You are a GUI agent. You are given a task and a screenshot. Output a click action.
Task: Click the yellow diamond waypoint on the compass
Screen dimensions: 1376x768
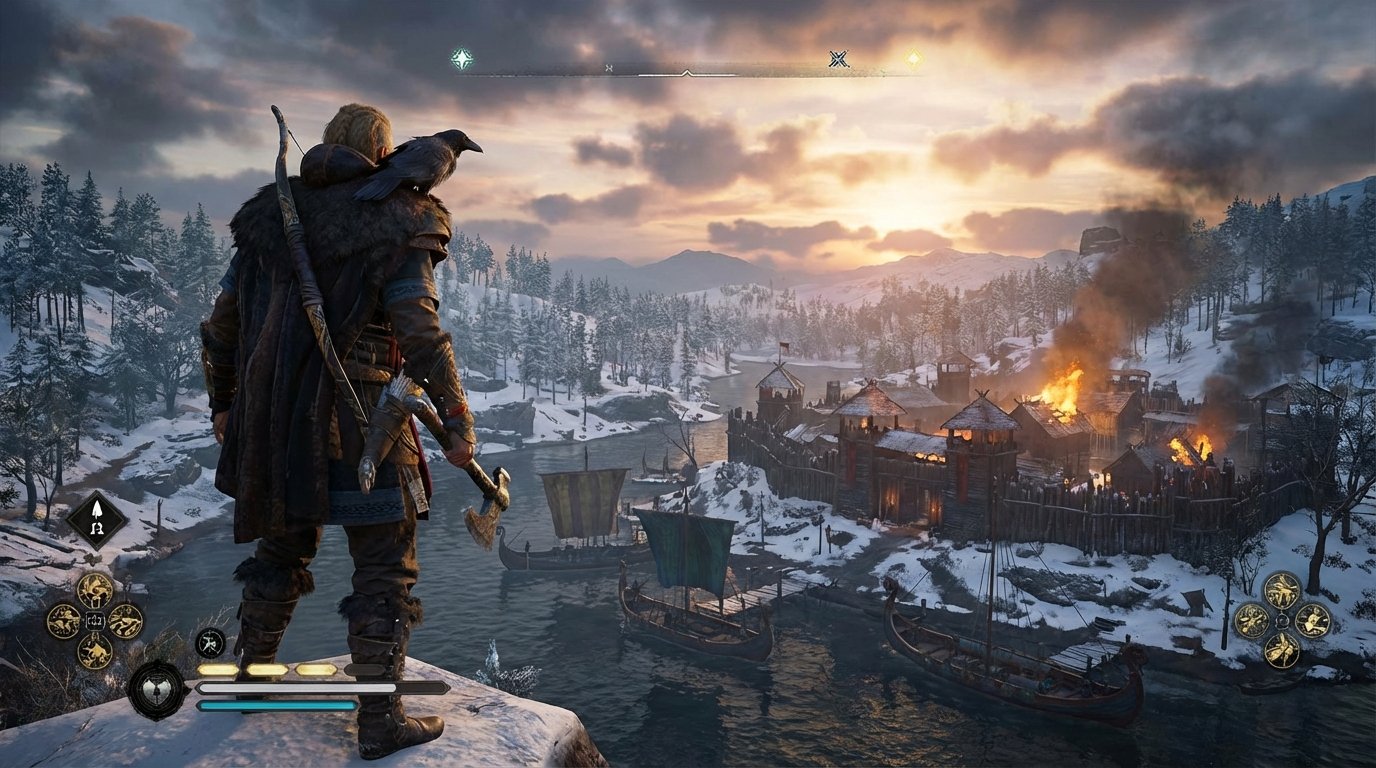[x=912, y=58]
